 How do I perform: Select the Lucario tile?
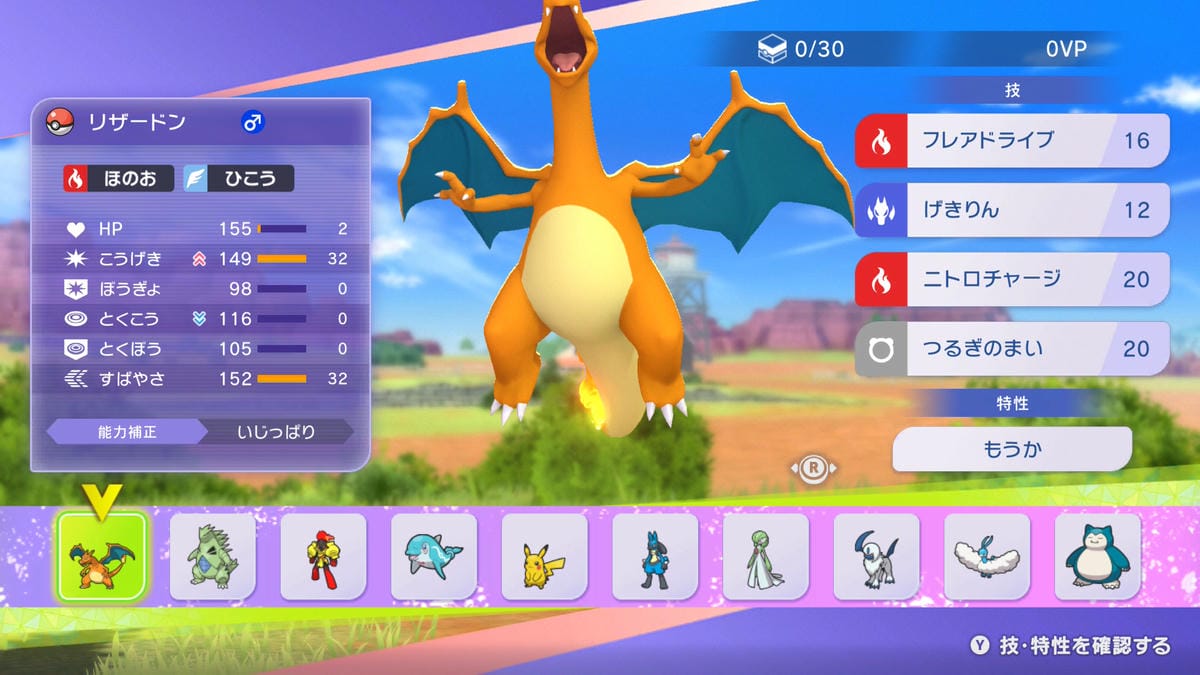[x=655, y=556]
